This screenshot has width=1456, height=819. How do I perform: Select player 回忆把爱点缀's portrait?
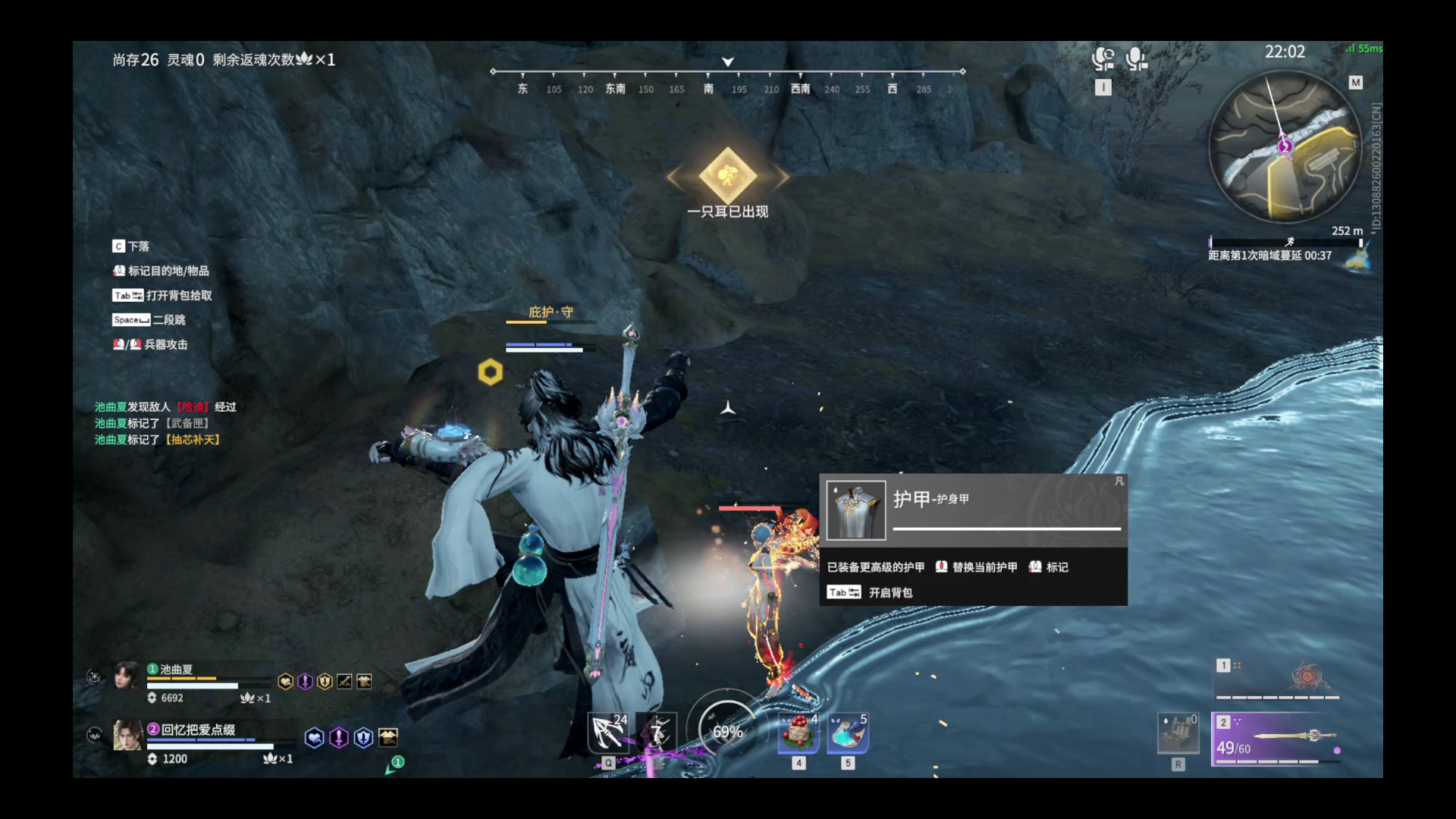point(127,735)
